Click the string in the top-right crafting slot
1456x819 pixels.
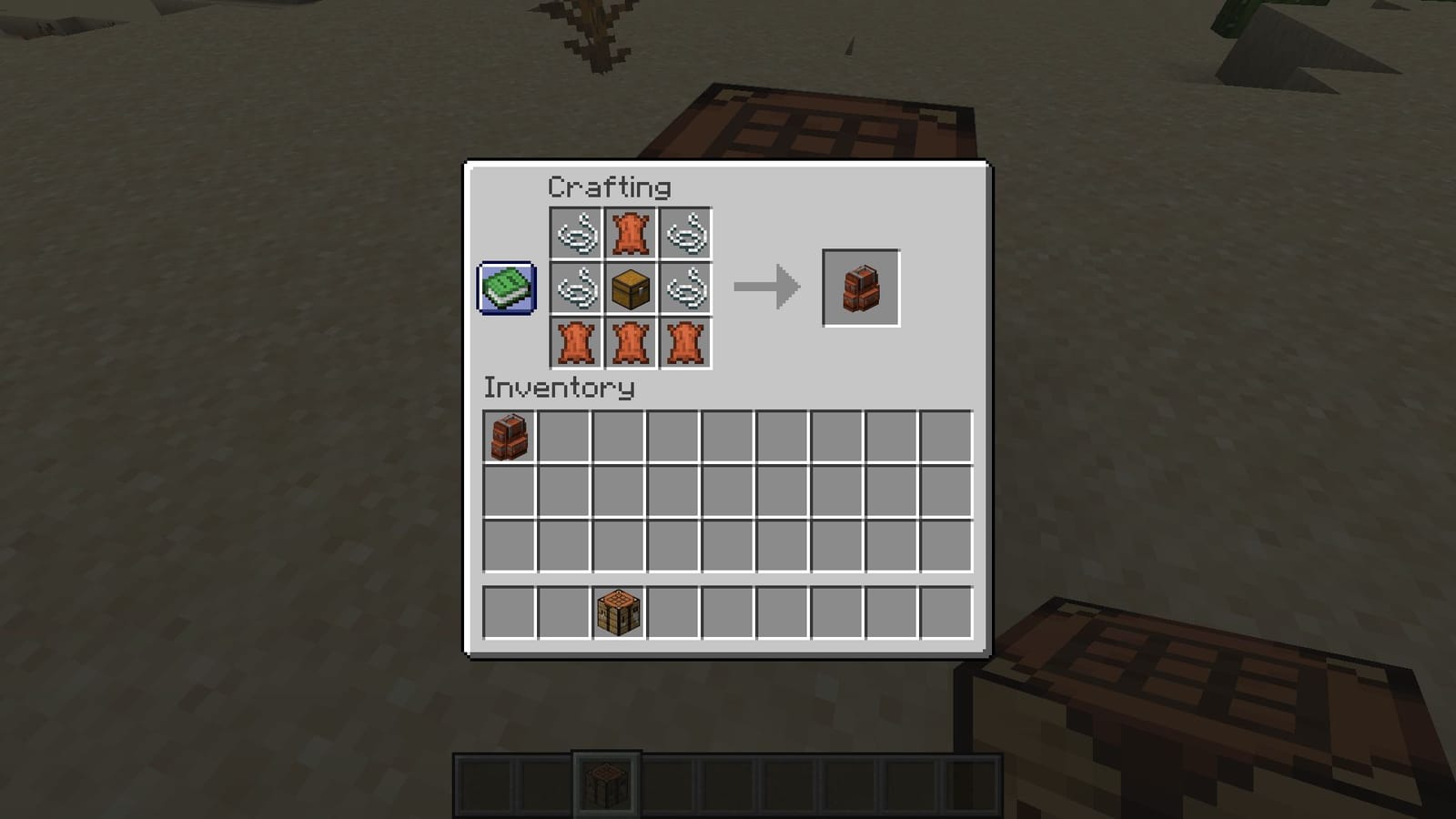[688, 232]
